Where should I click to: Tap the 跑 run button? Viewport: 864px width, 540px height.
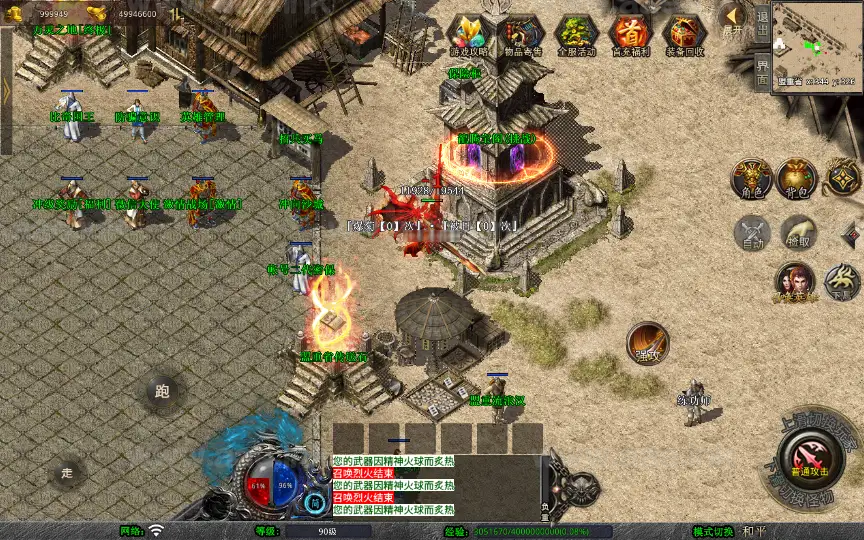coord(162,392)
